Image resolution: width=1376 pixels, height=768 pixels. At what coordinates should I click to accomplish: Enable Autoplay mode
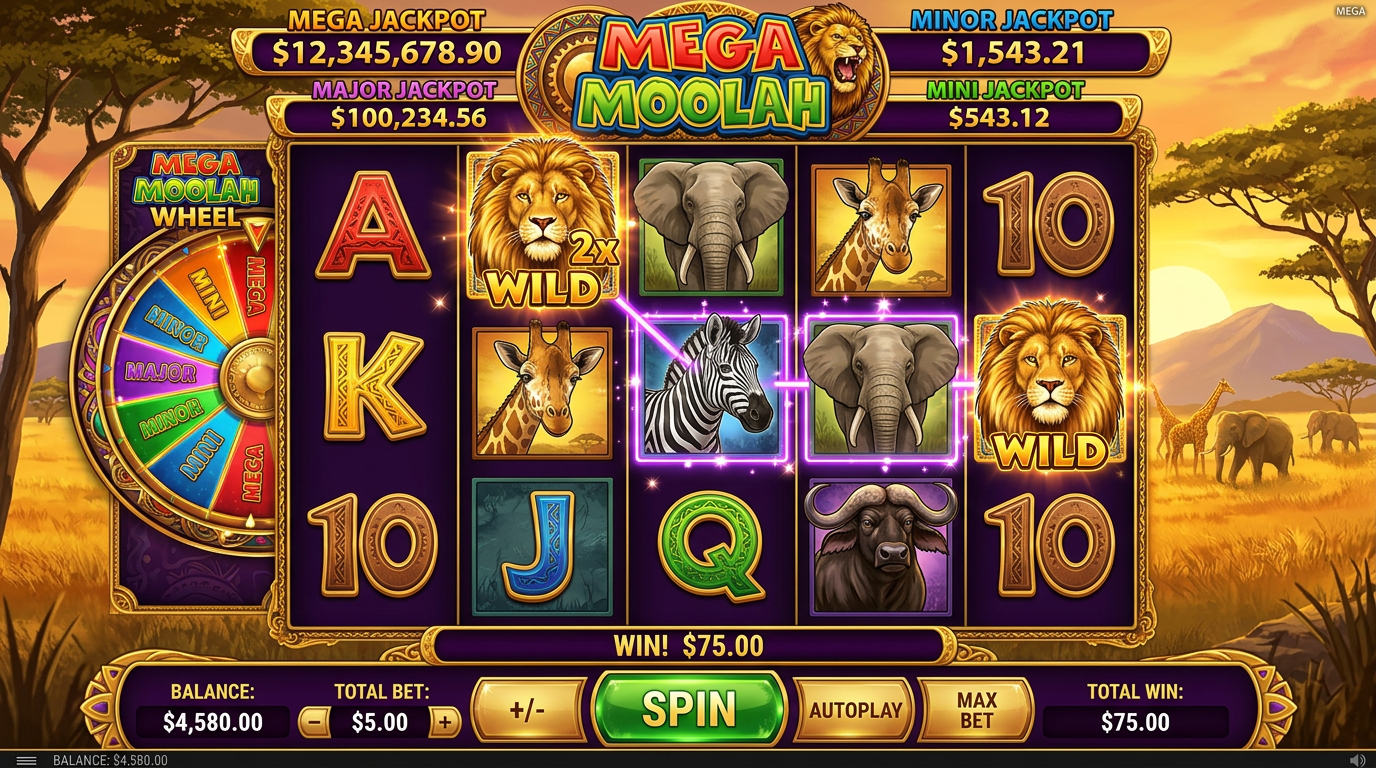851,709
